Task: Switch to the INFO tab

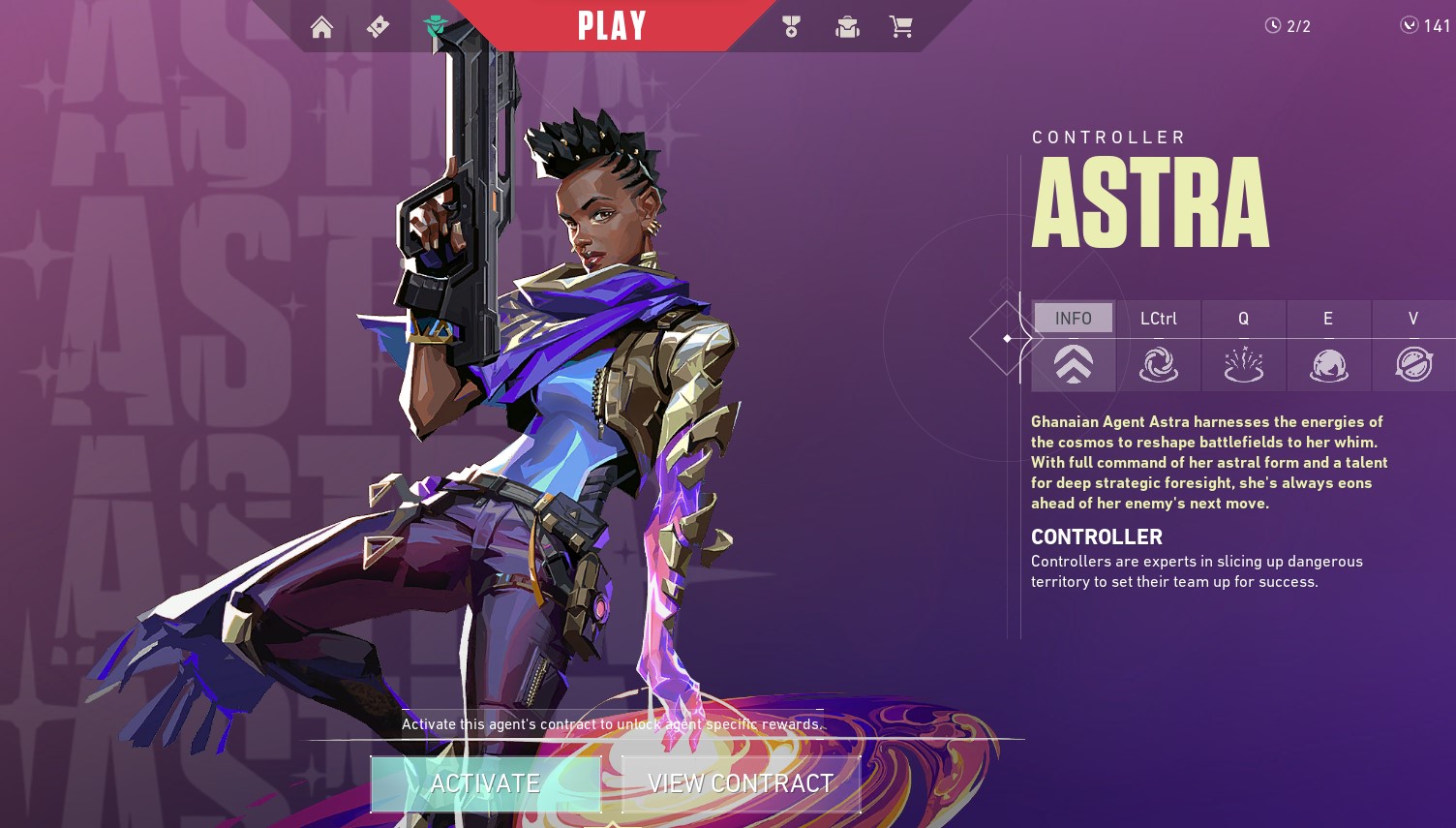Action: (1073, 318)
